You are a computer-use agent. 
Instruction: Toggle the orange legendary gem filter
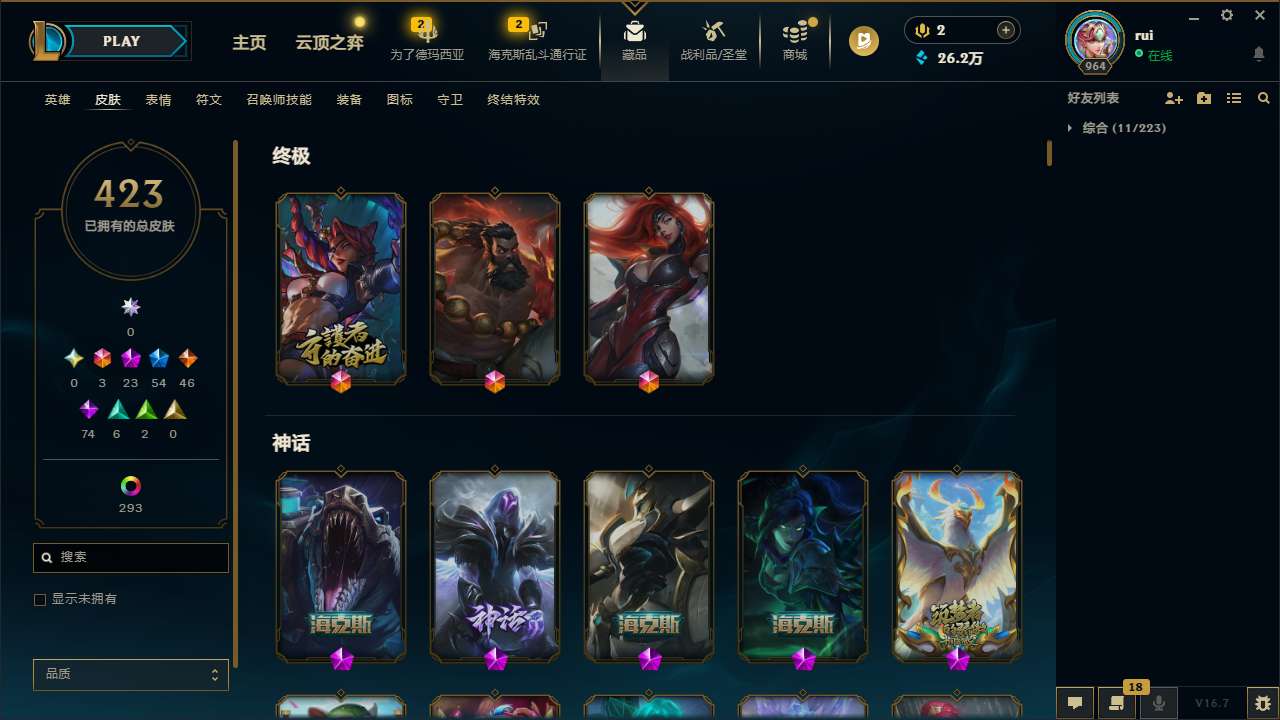(187, 358)
